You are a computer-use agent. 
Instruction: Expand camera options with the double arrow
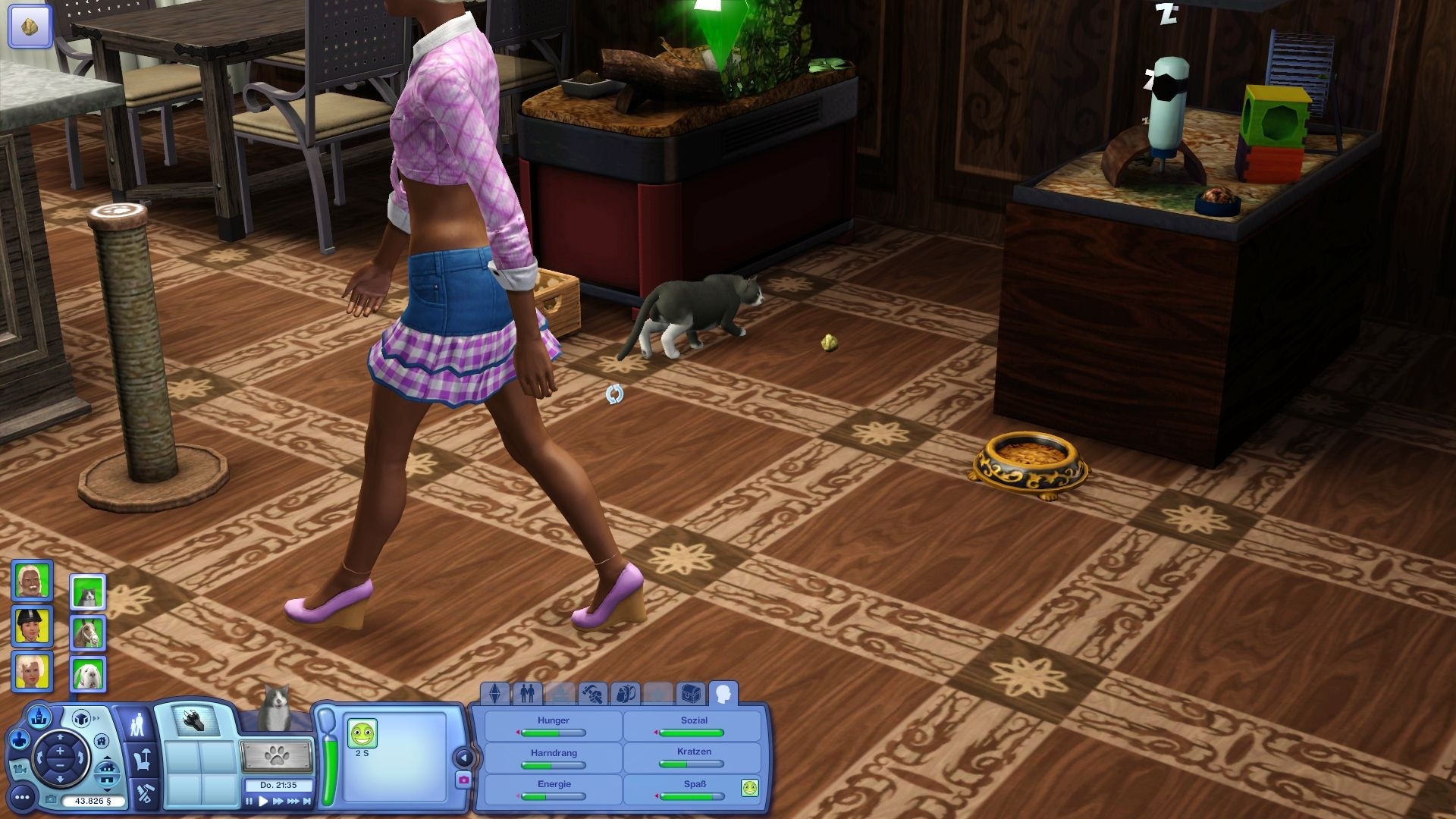[x=96, y=717]
